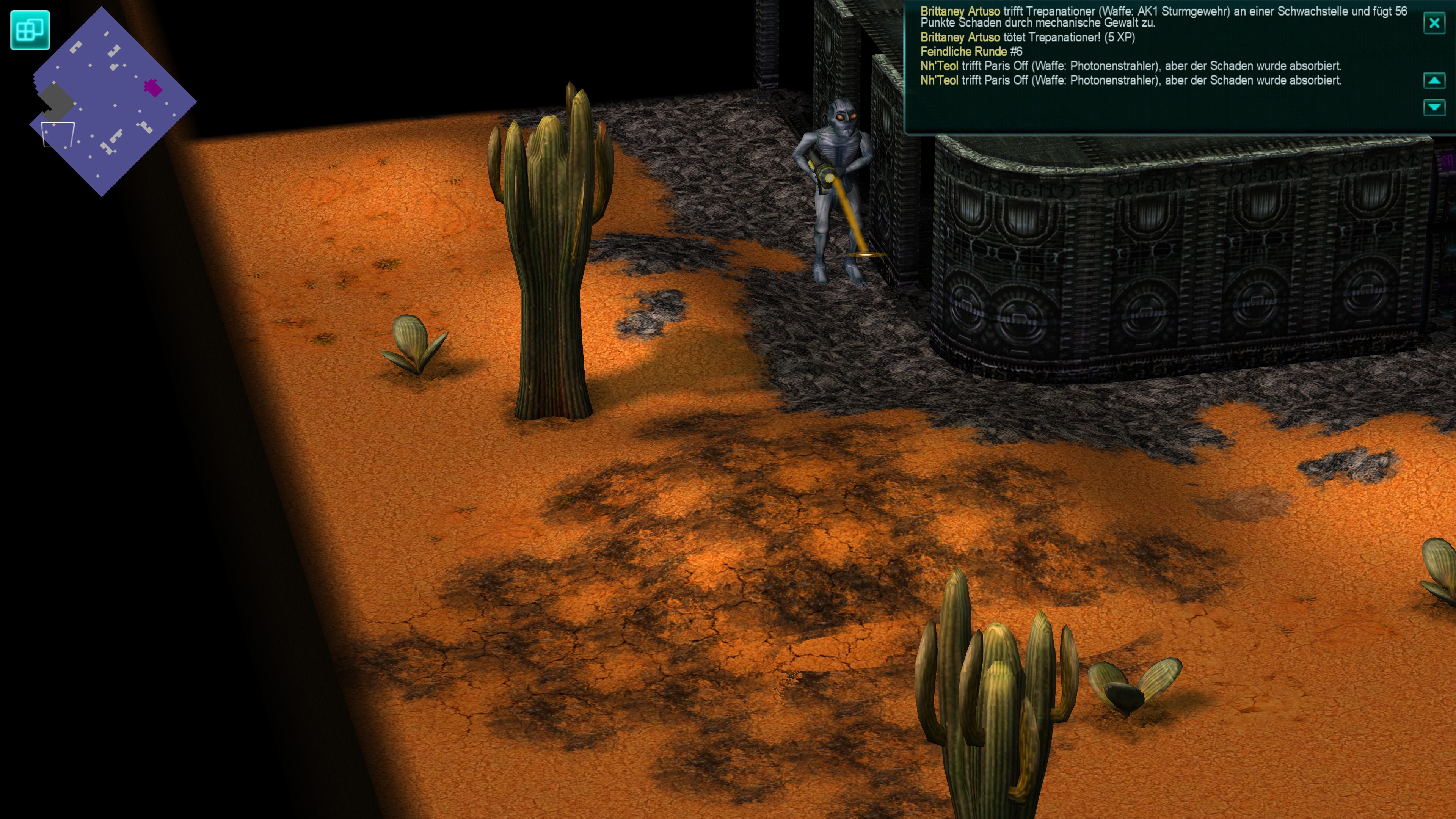Click the teal window-layout icon button
1456x819 pixels.
pyautogui.click(x=30, y=30)
